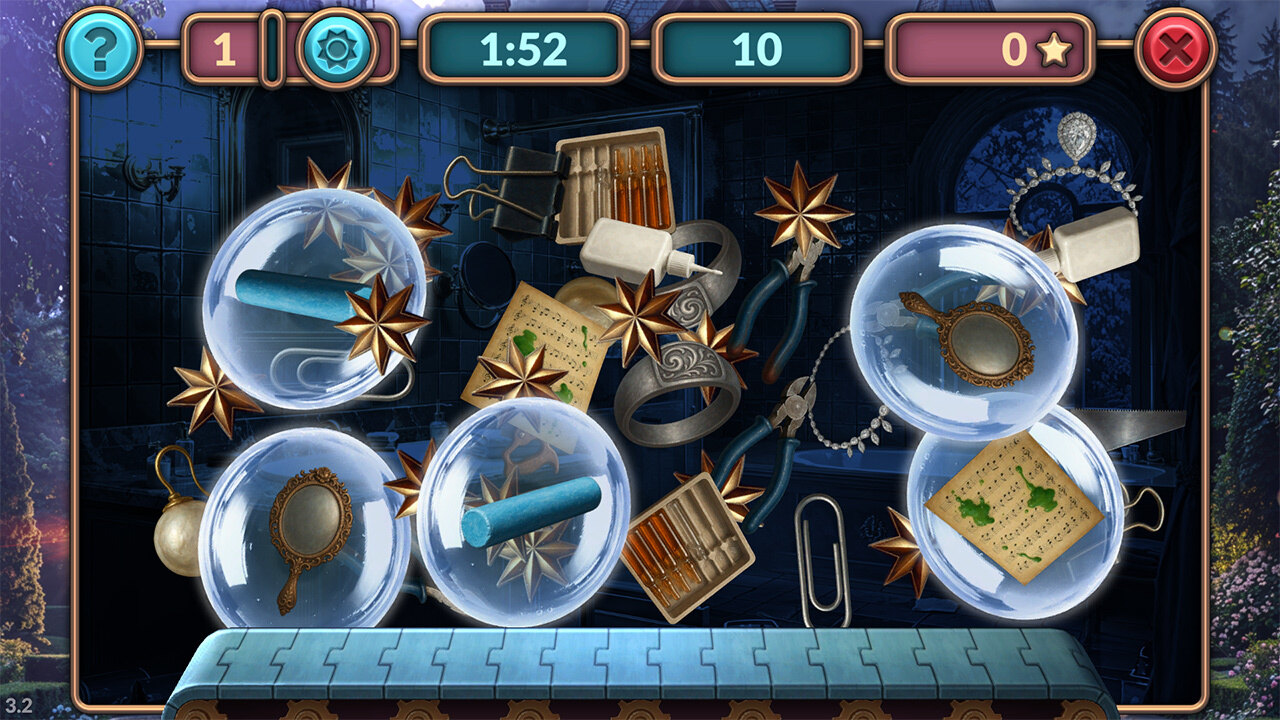This screenshot has width=1280, height=720.
Task: Close the level with the red X
Action: tap(1176, 48)
